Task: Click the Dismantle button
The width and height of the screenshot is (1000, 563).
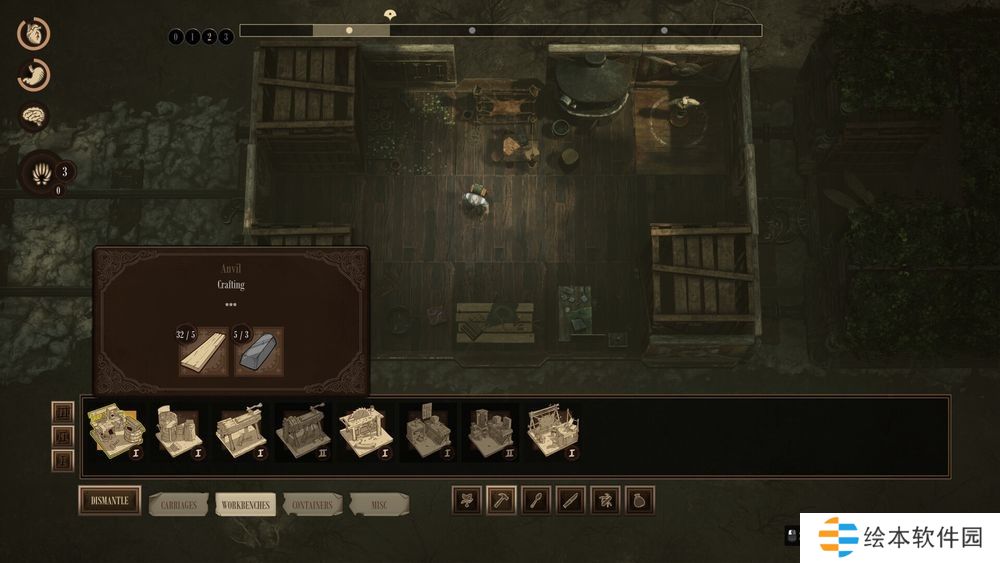Action: [x=109, y=501]
